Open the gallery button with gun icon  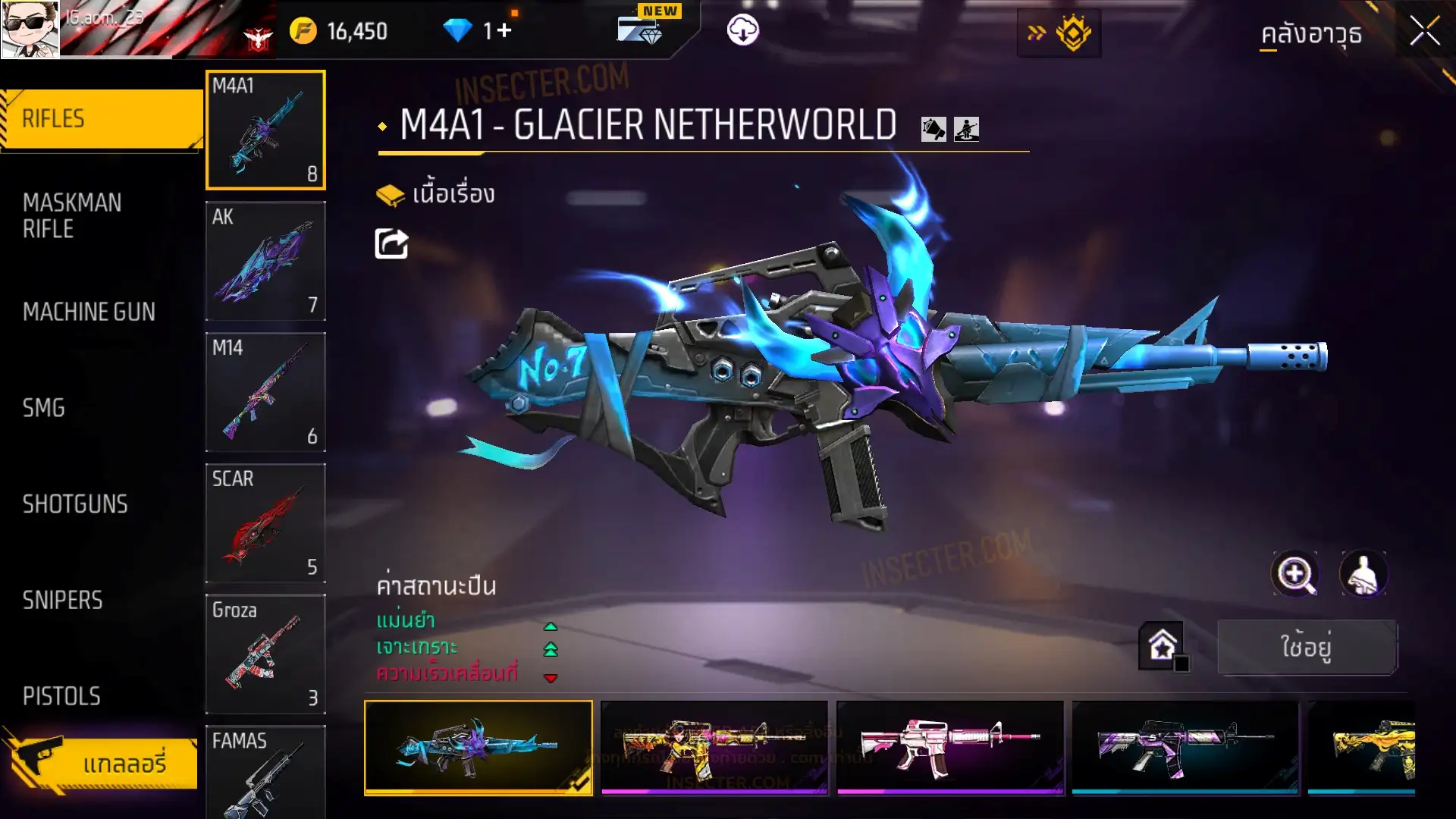102,761
